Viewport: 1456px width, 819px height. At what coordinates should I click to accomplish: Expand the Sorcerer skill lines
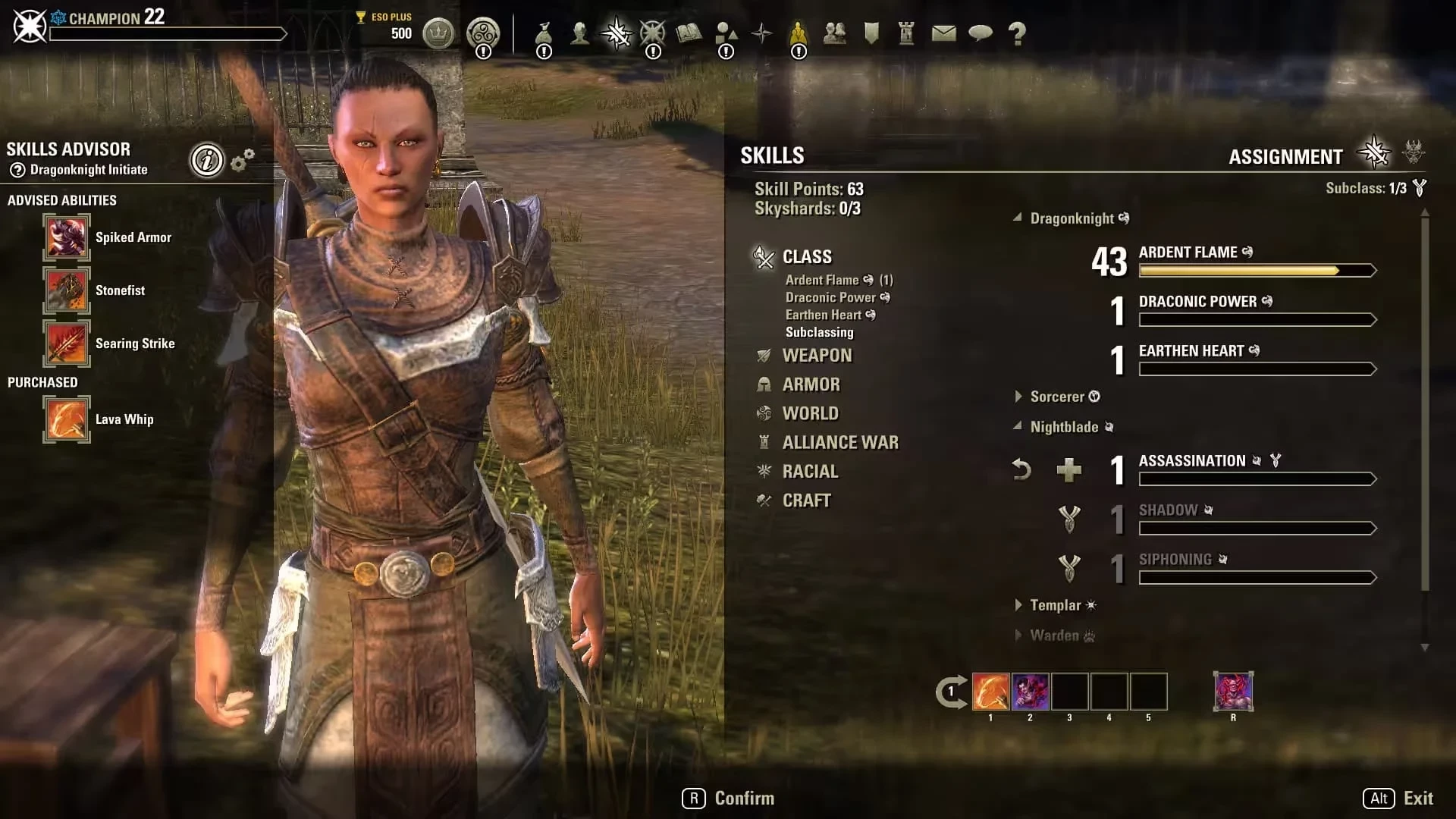(x=1056, y=397)
